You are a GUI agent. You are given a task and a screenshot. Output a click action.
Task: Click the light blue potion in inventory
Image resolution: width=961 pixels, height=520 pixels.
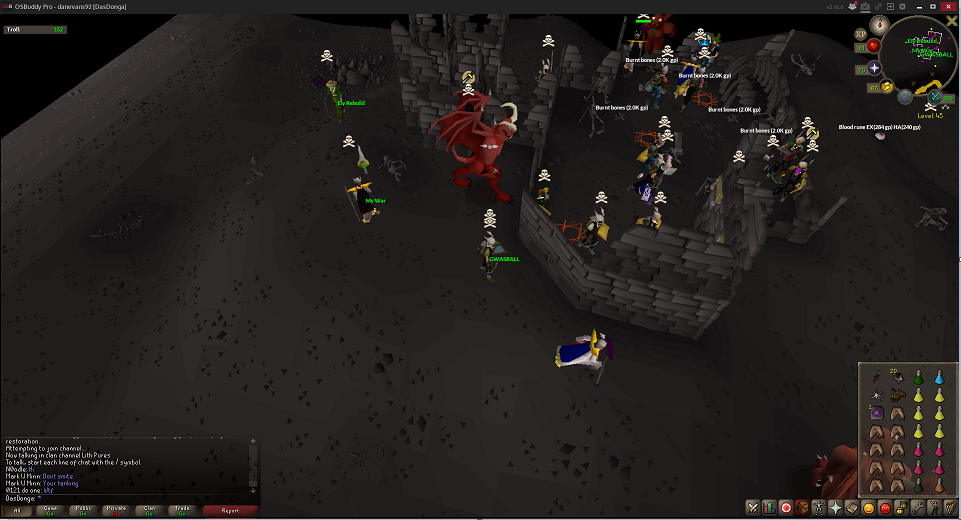point(939,376)
